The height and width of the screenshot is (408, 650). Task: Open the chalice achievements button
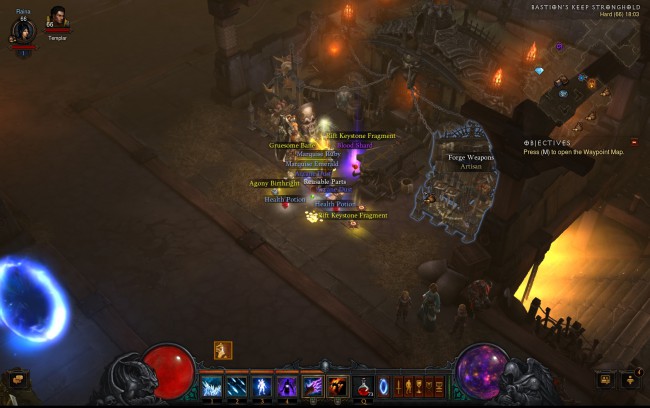pyautogui.click(x=423, y=385)
